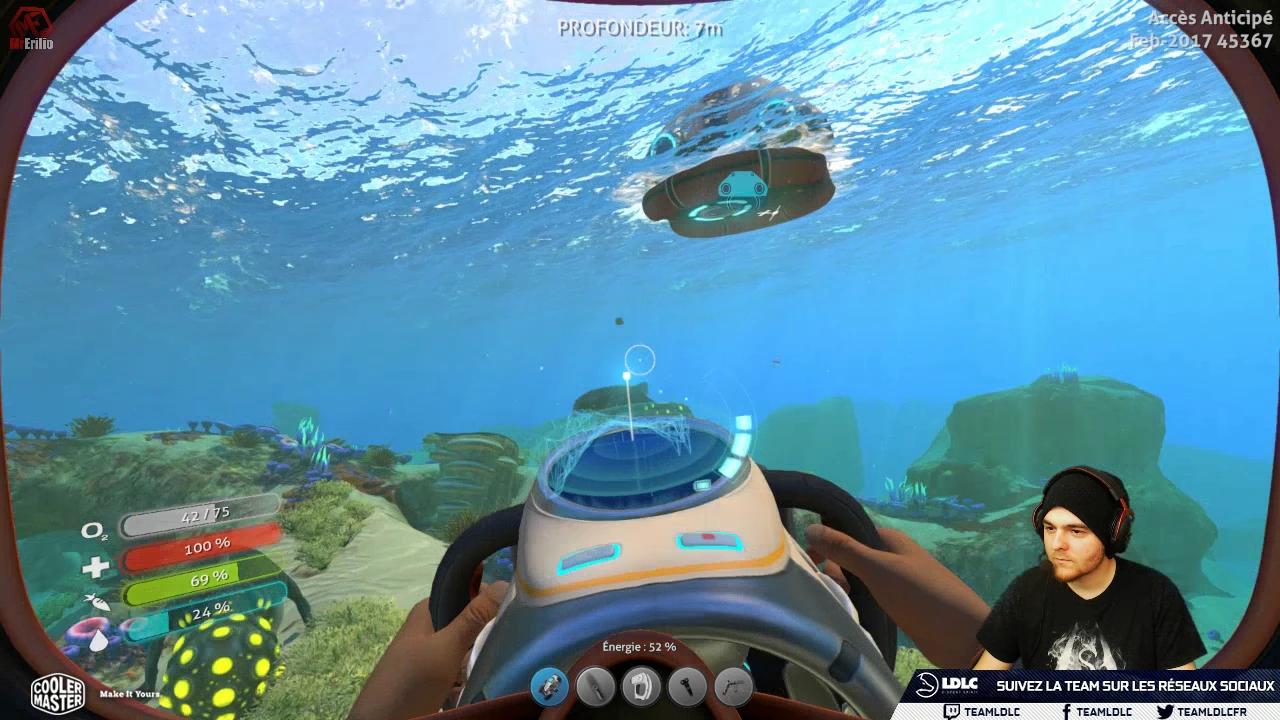Viewport: 1280px width, 720px height.
Task: Click the Twitter bird icon near TEAMLDLCFR
Action: tap(1167, 712)
